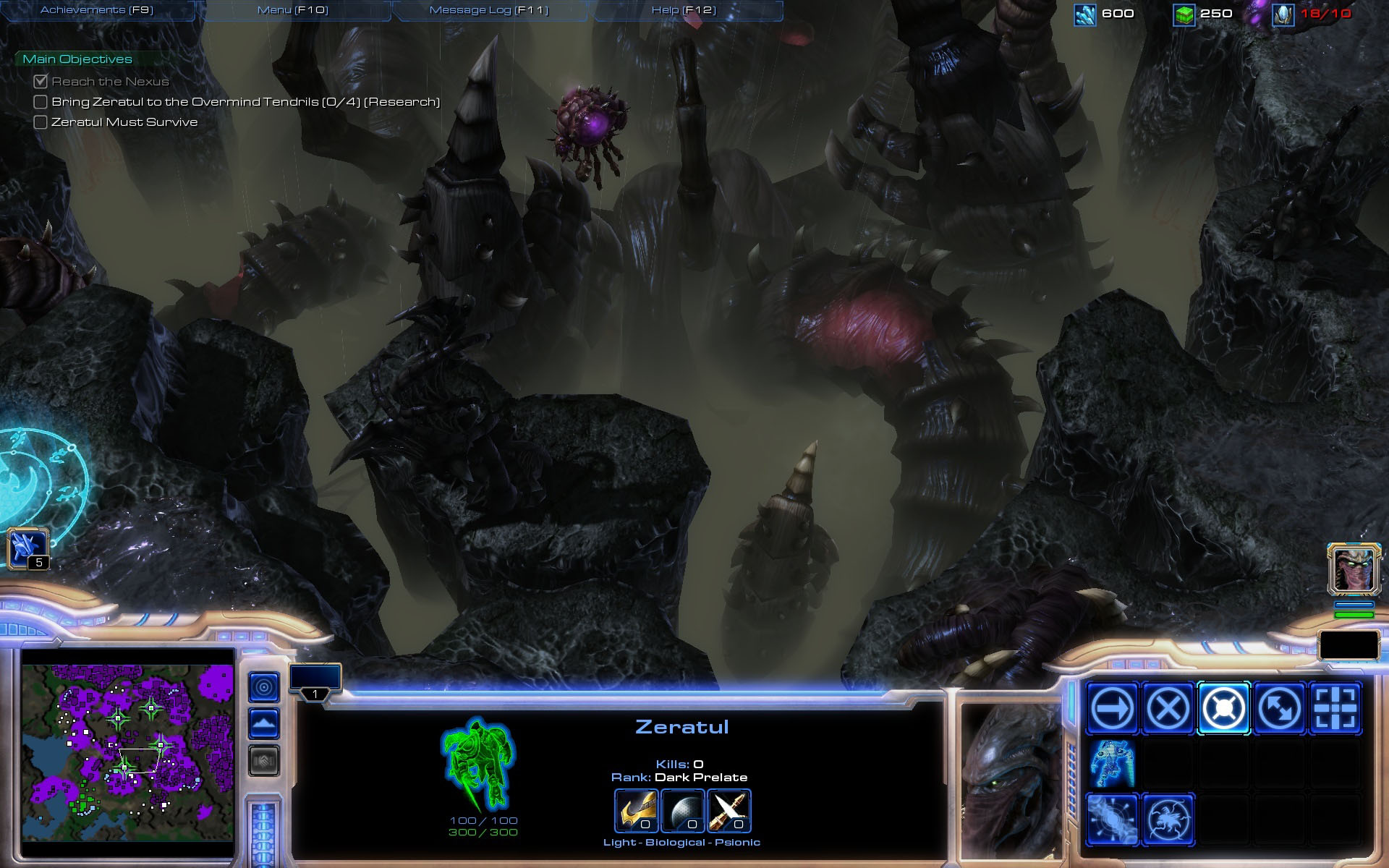Issue the Move command
This screenshot has width=1389, height=868.
point(1111,708)
